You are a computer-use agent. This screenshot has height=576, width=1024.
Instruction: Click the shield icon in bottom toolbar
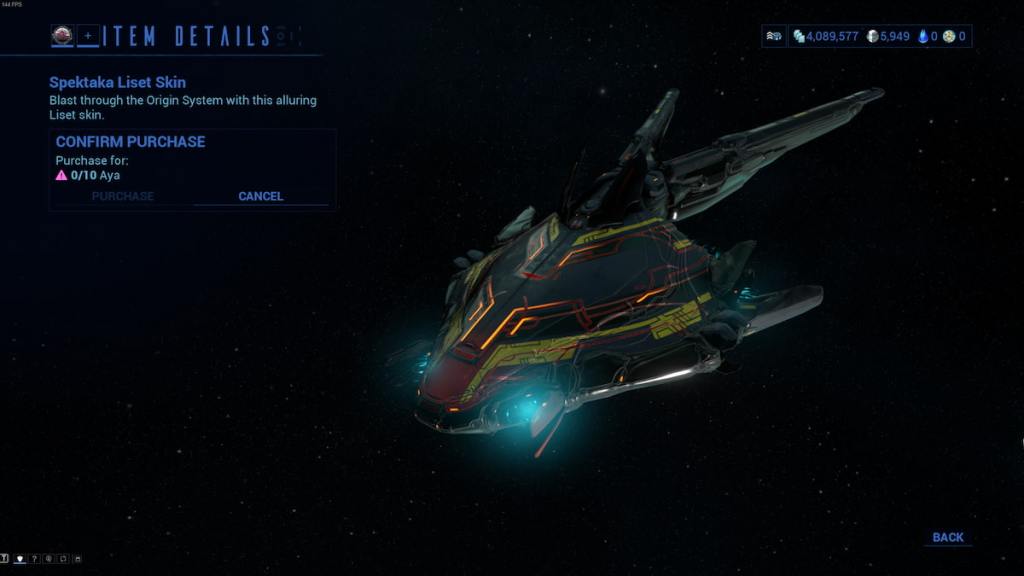click(x=20, y=558)
